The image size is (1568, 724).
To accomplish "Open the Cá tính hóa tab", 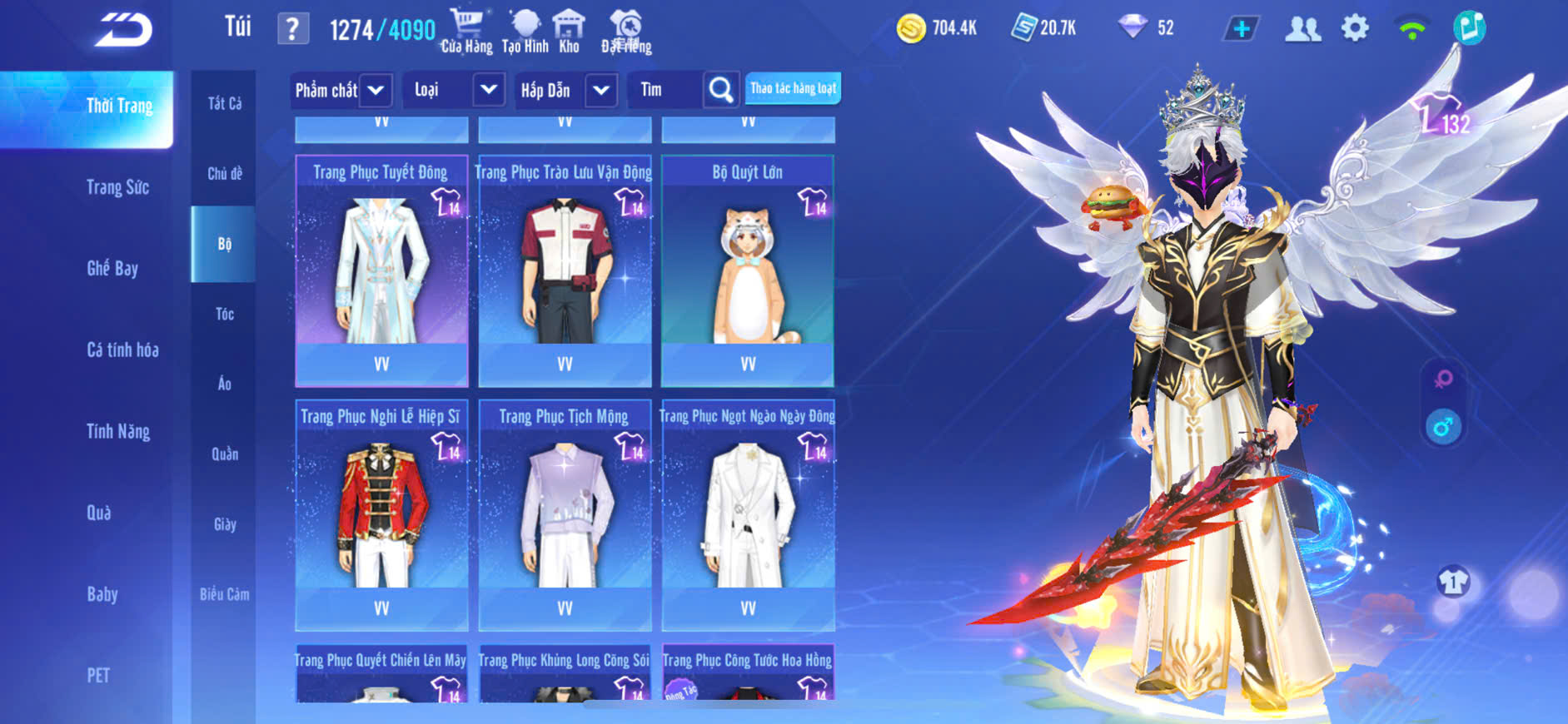I will point(122,350).
